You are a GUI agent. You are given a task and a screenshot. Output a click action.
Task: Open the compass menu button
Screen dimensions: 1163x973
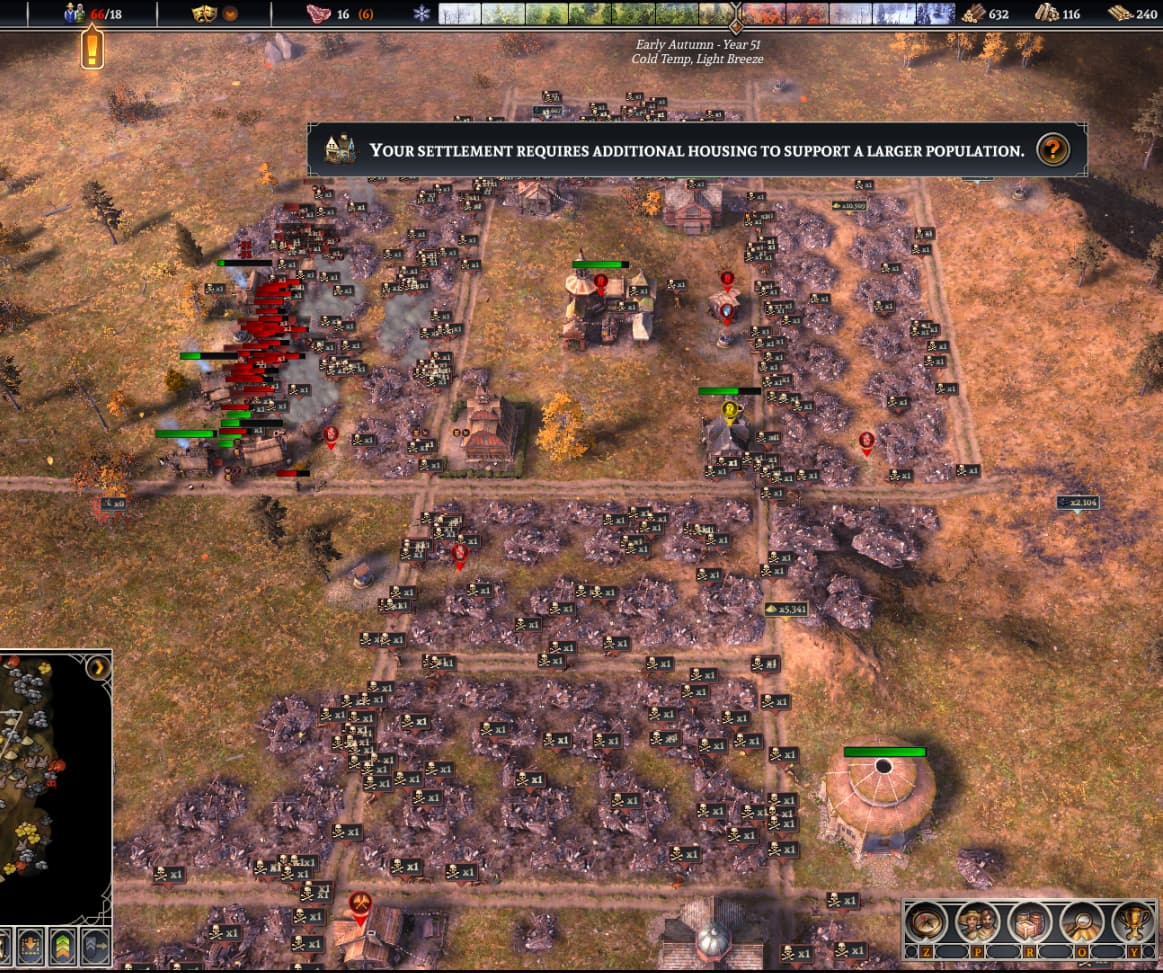[x=927, y=921]
